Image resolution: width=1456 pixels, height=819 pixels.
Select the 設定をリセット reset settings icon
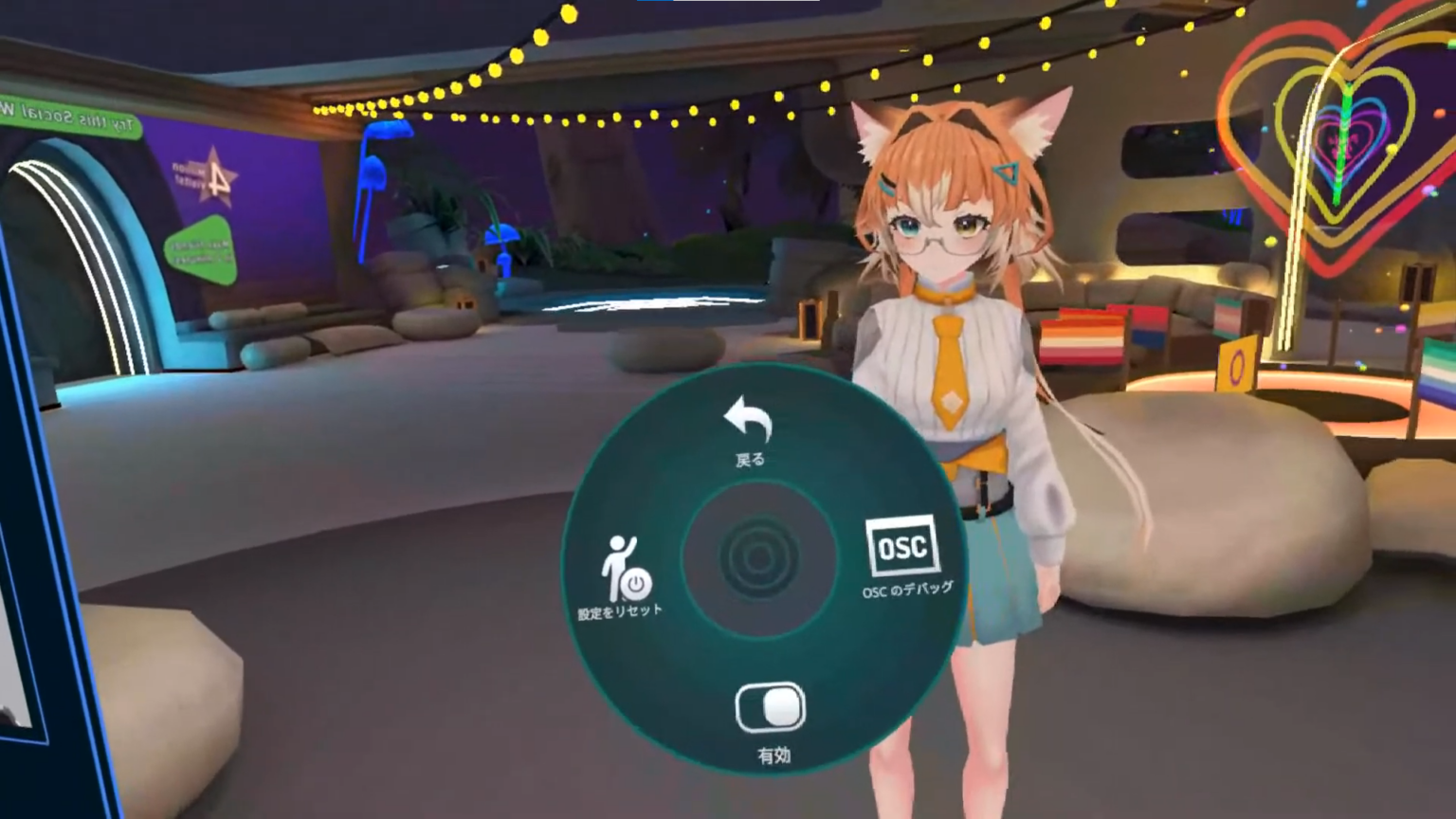point(622,569)
